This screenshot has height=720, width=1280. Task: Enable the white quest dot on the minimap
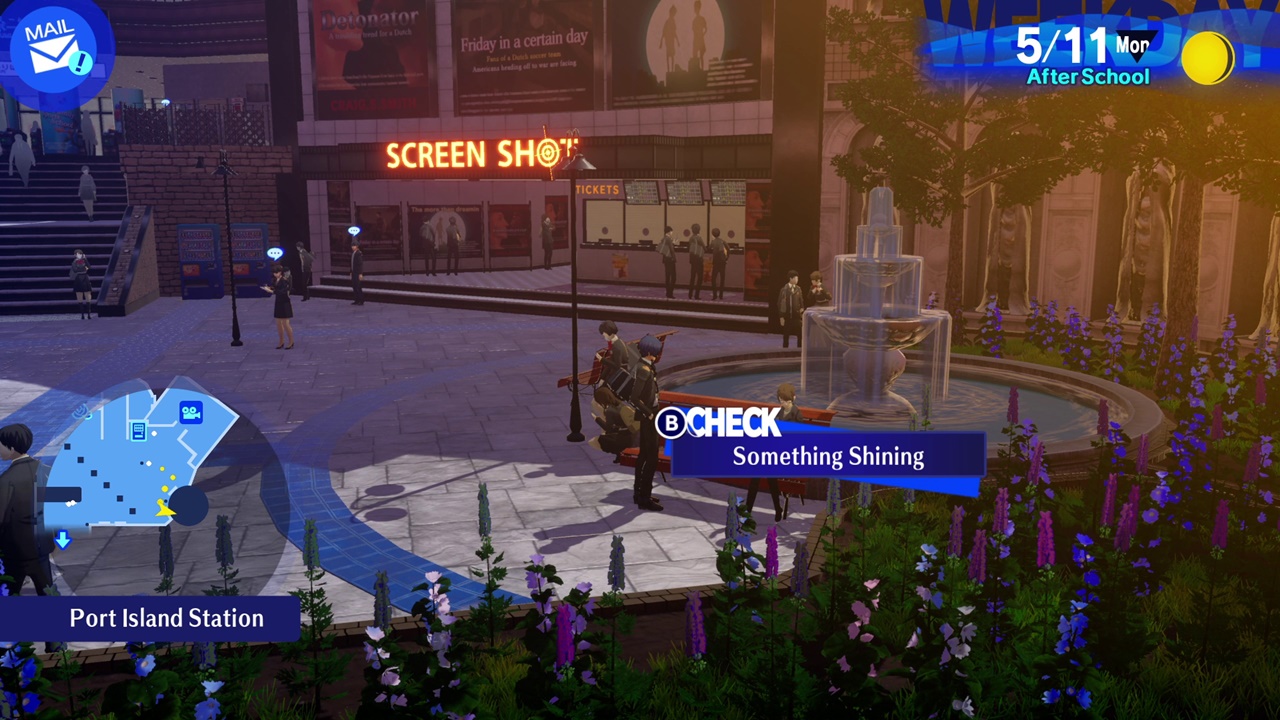pos(149,462)
